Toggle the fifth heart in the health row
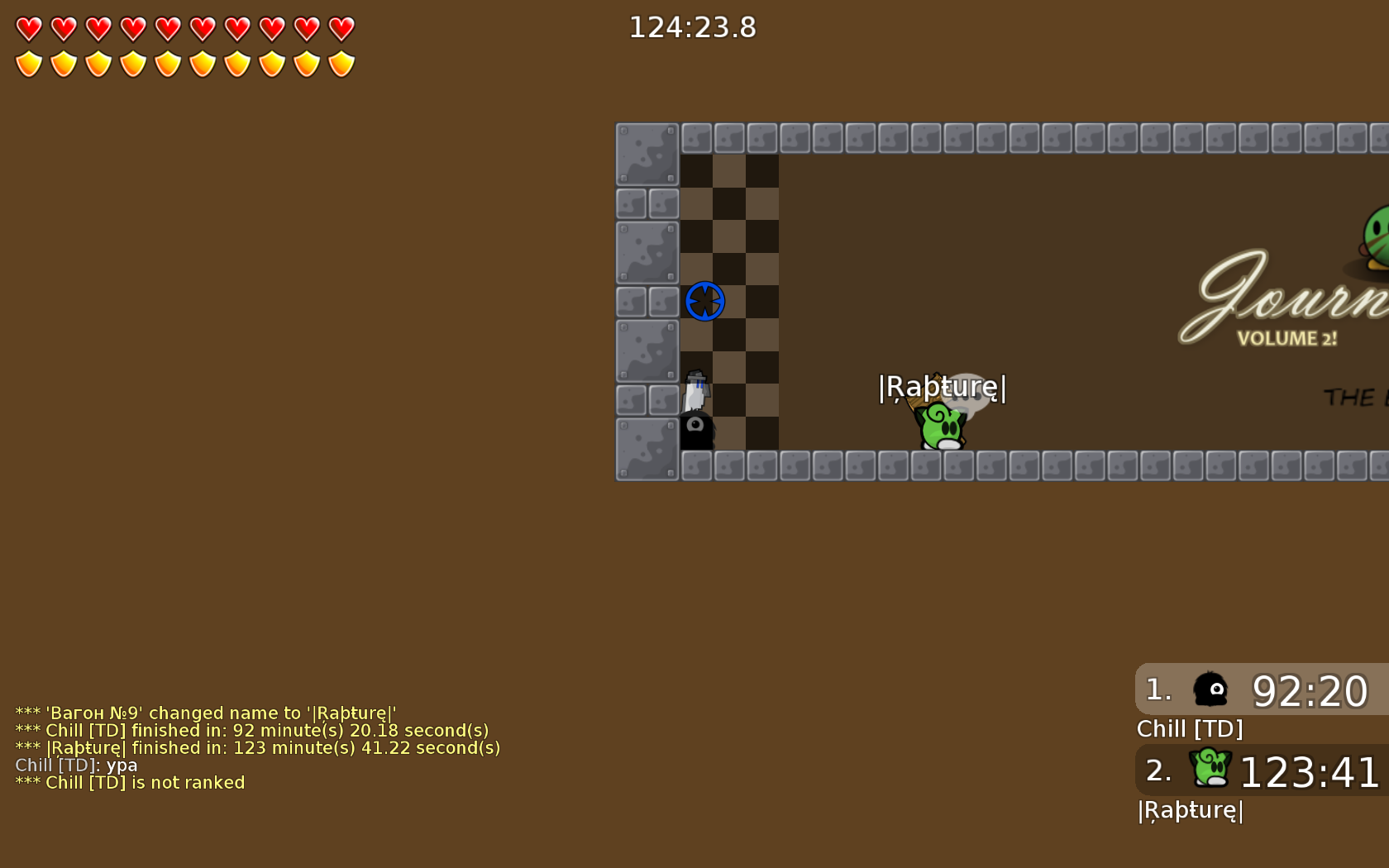This screenshot has width=1389, height=868. click(166, 27)
